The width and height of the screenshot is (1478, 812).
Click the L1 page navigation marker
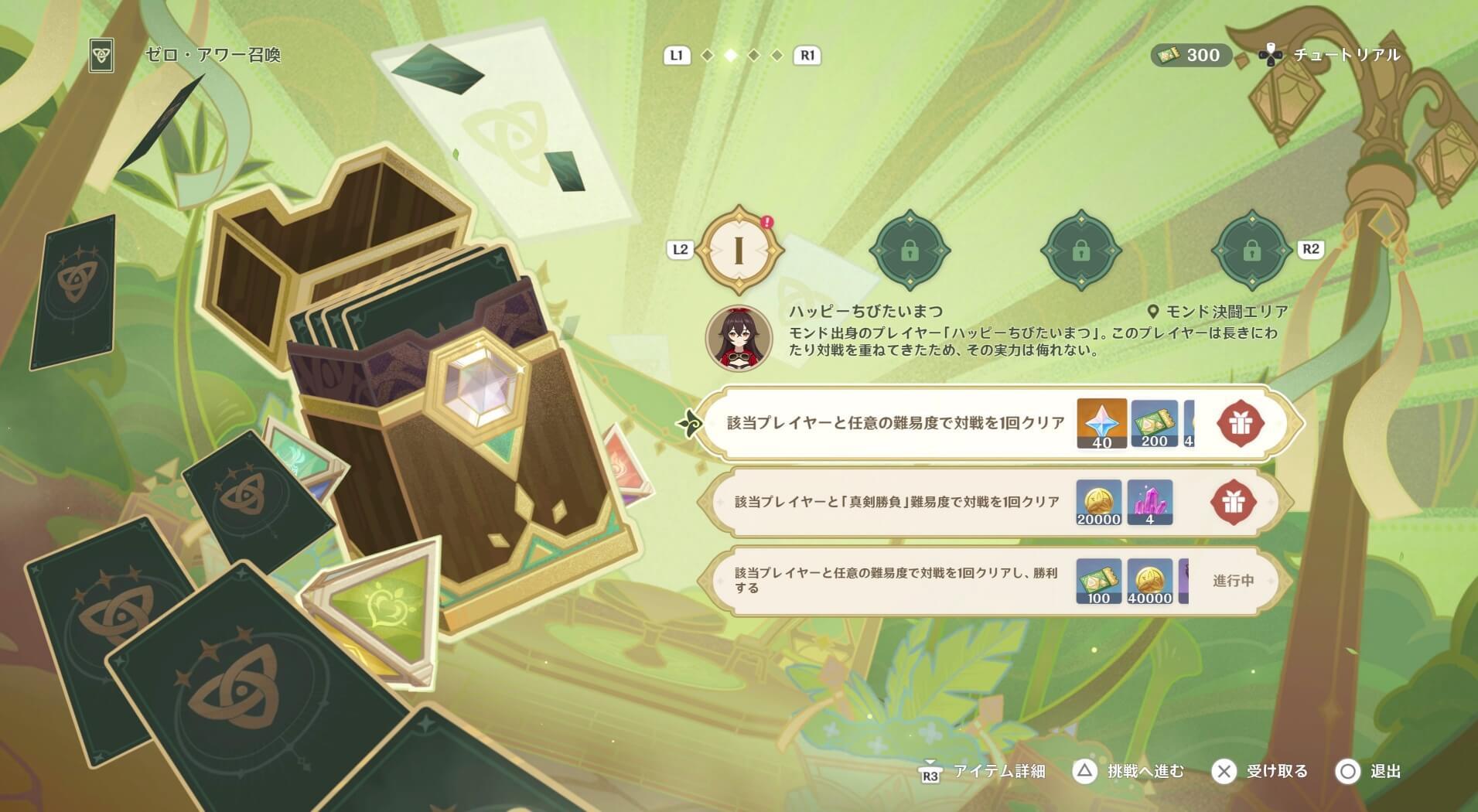click(677, 55)
